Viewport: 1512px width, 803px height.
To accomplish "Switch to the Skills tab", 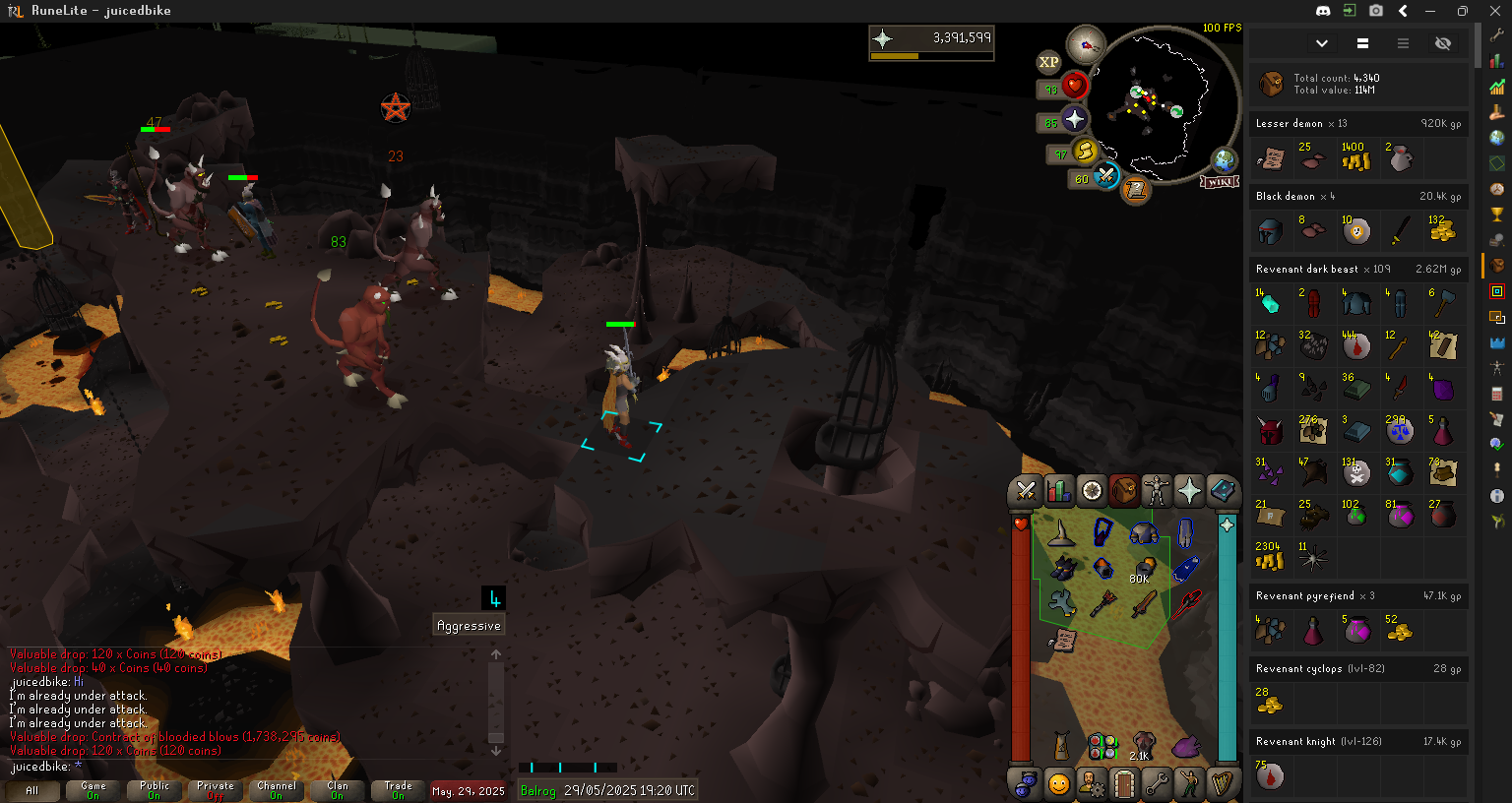I will [1058, 490].
